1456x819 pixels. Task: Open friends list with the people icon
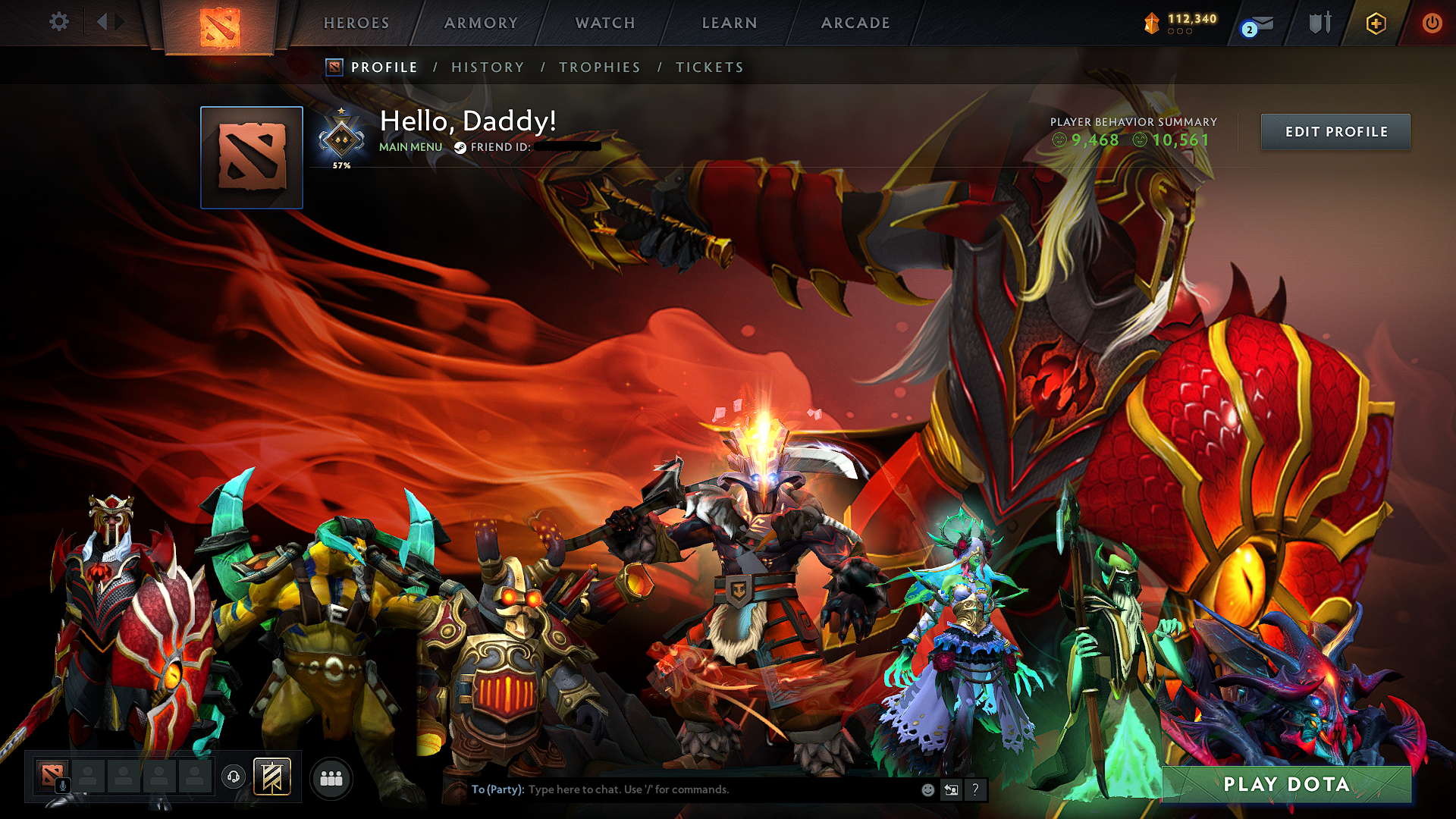(331, 778)
